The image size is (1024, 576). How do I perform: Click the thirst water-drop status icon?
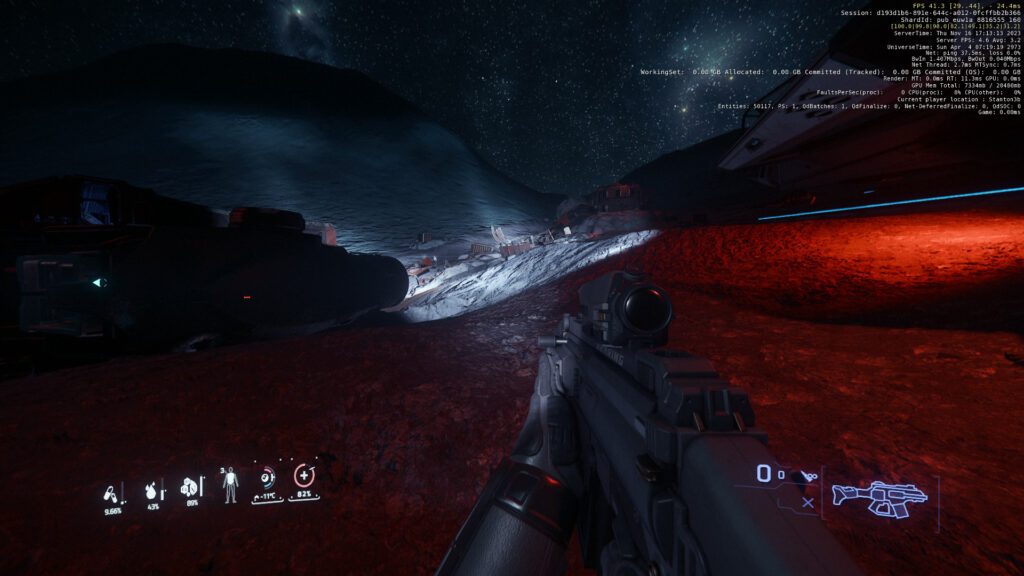(152, 490)
